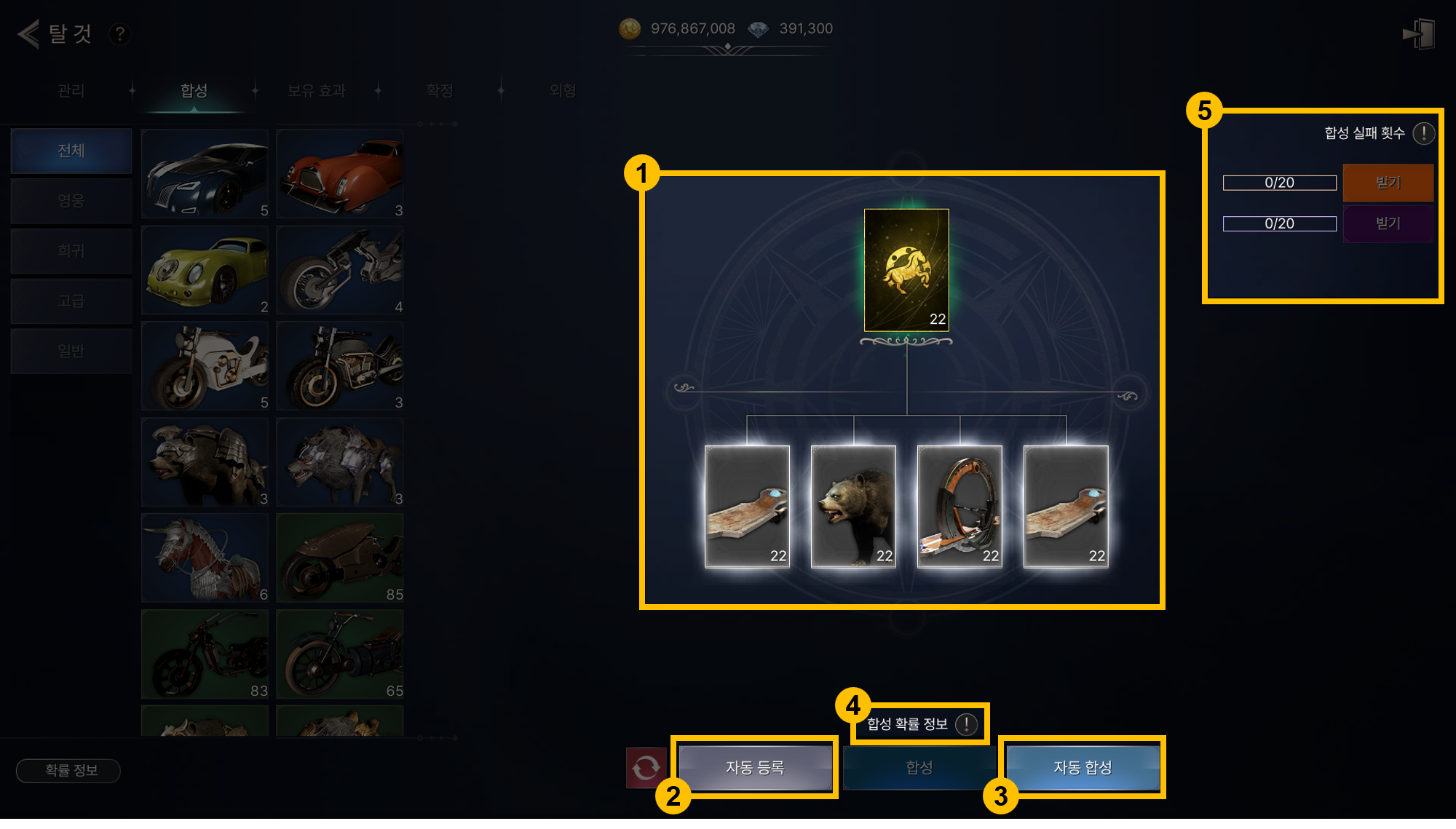The width and height of the screenshot is (1456, 829).
Task: Claim the purple 받기 reward button
Action: tap(1388, 223)
